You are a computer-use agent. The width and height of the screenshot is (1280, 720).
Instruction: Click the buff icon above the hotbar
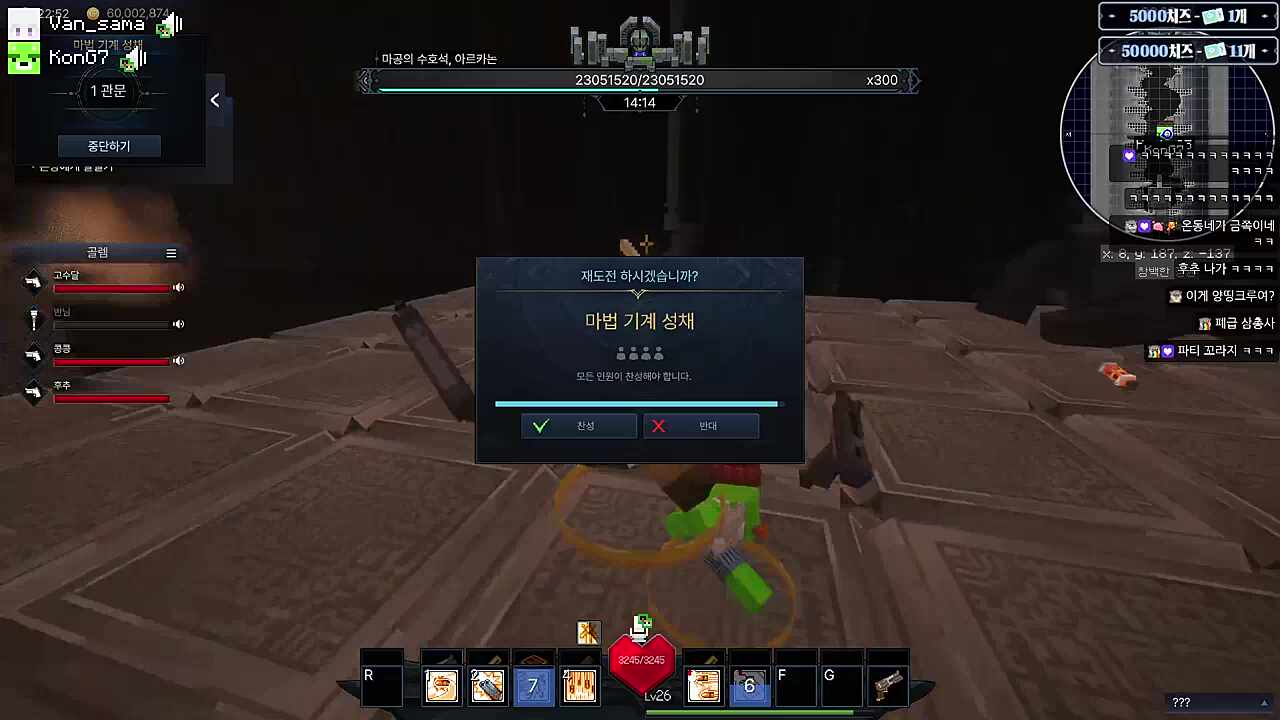tap(588, 632)
